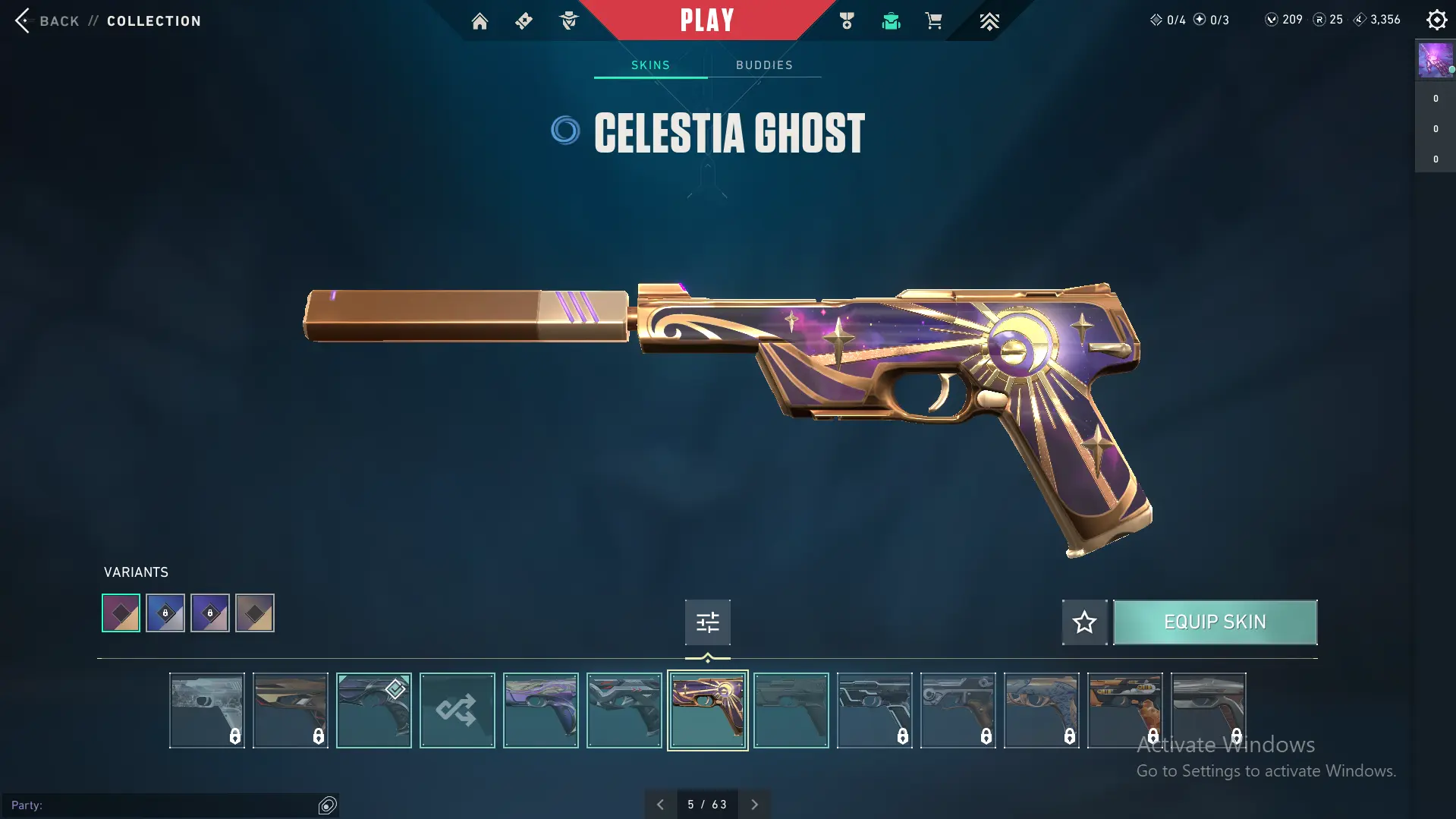Open the battlepass chevrons icon
1456x819 pixels.
[x=989, y=21]
